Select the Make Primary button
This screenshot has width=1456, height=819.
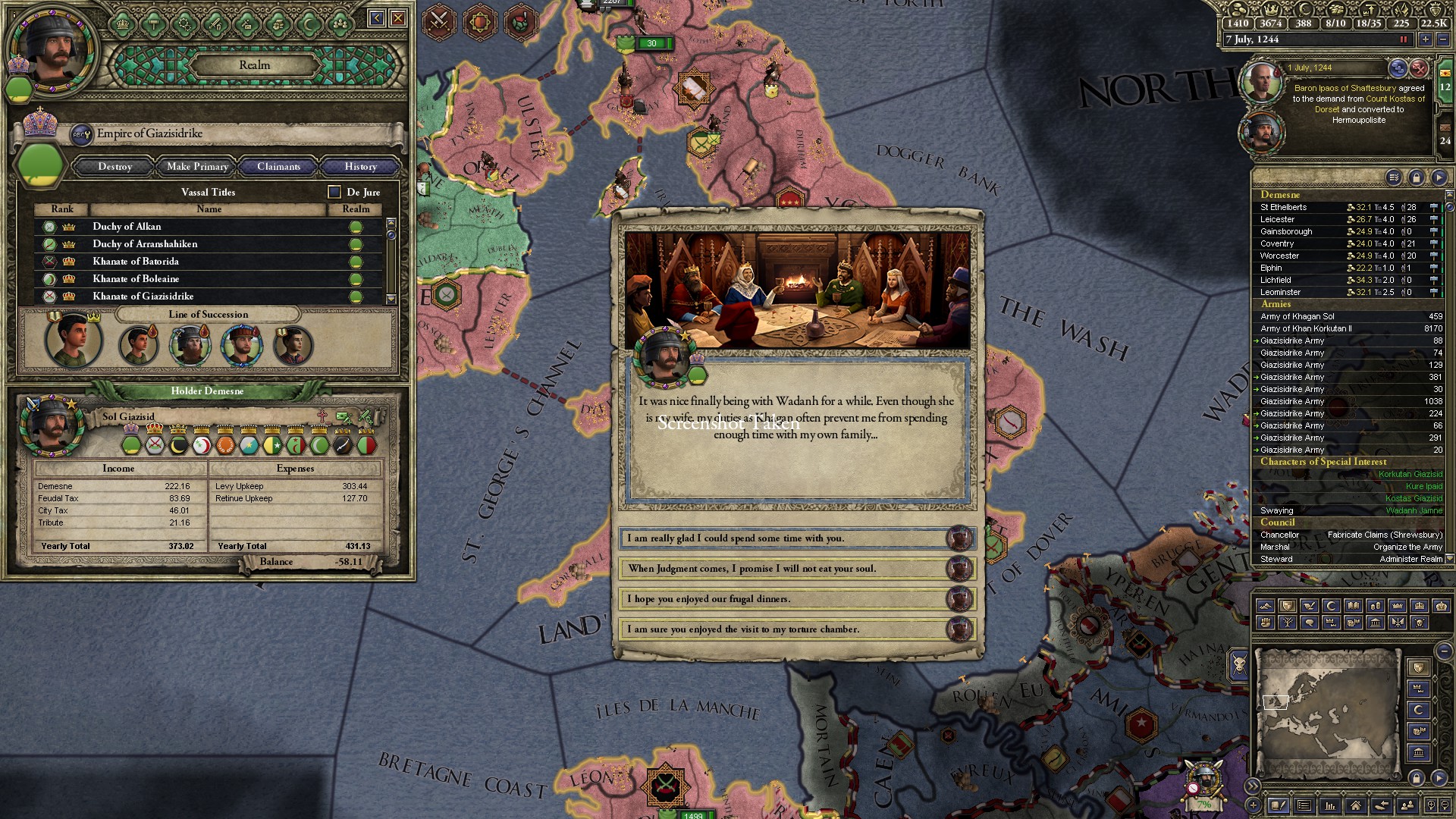pos(197,167)
